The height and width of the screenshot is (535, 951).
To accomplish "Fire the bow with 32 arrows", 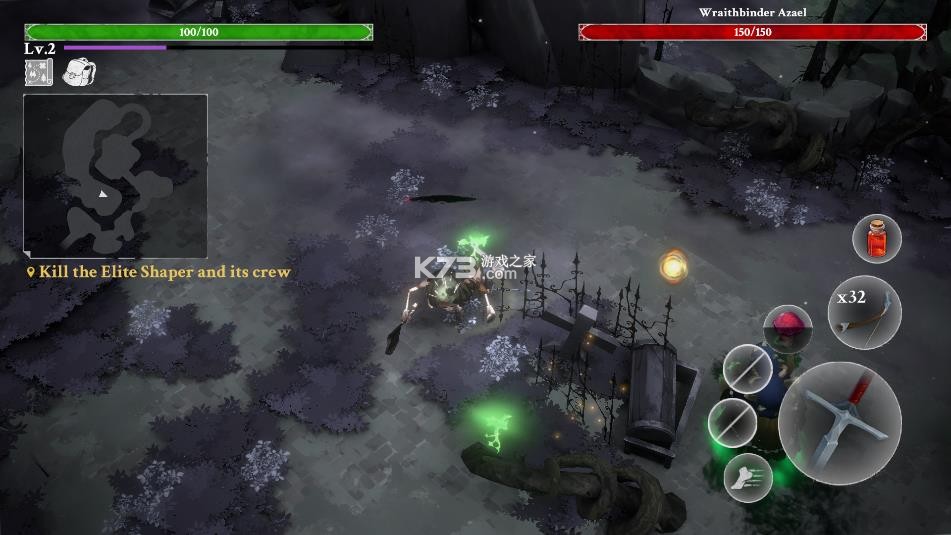I will coord(864,312).
